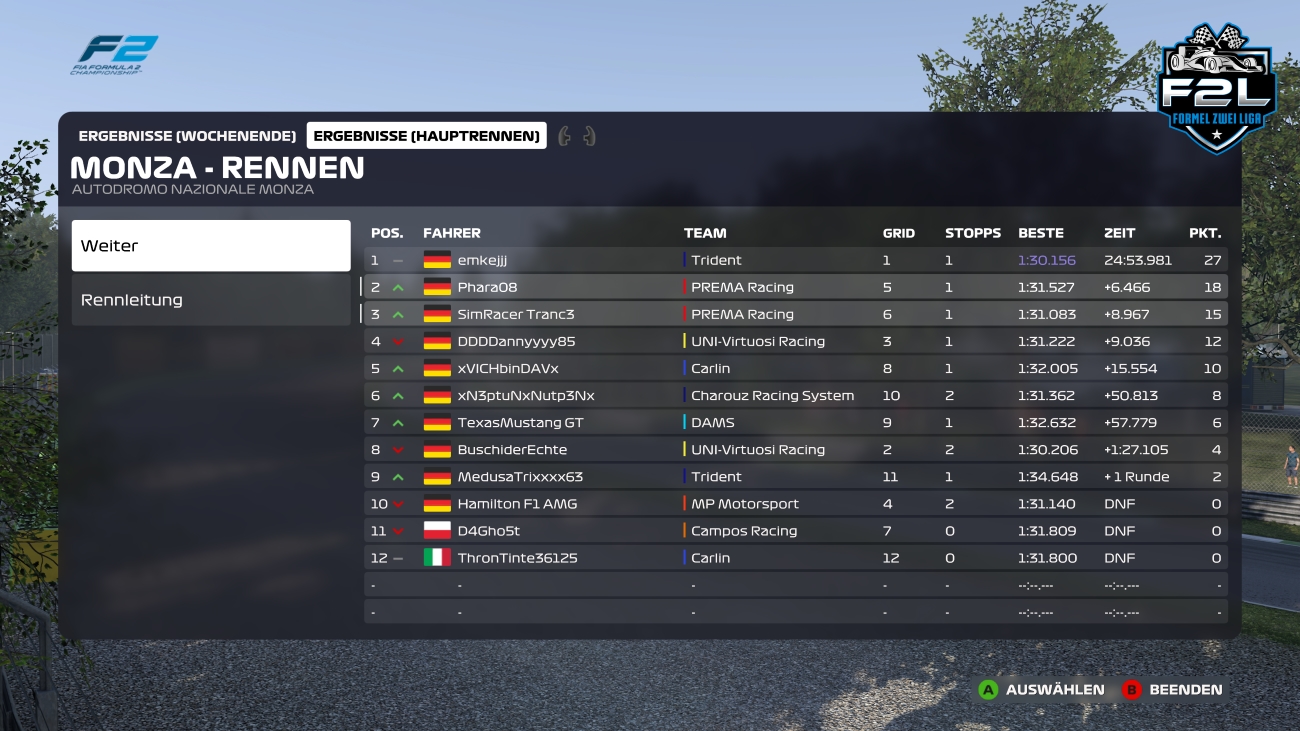The width and height of the screenshot is (1300, 731).
Task: Click DDDDannyyyy85's result row
Action: [x=795, y=341]
